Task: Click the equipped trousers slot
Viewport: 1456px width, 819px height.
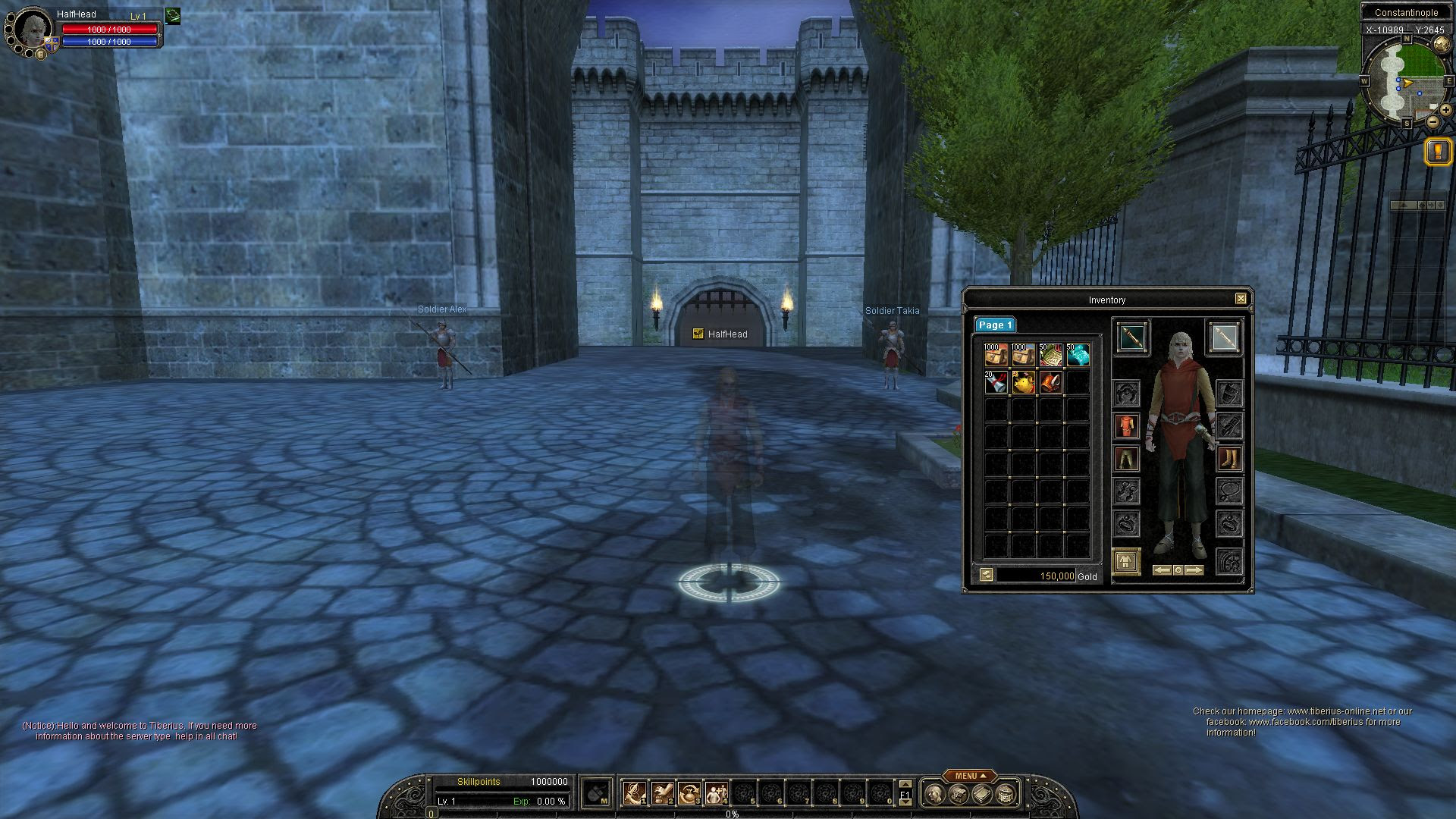Action: point(1126,459)
